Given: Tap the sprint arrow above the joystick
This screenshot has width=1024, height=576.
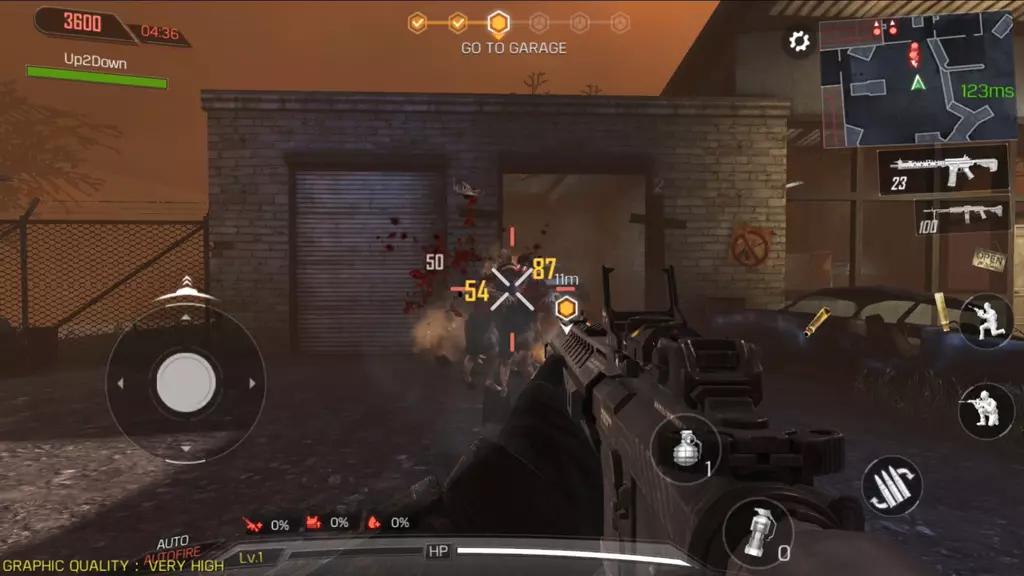Looking at the screenshot, I should click(186, 289).
